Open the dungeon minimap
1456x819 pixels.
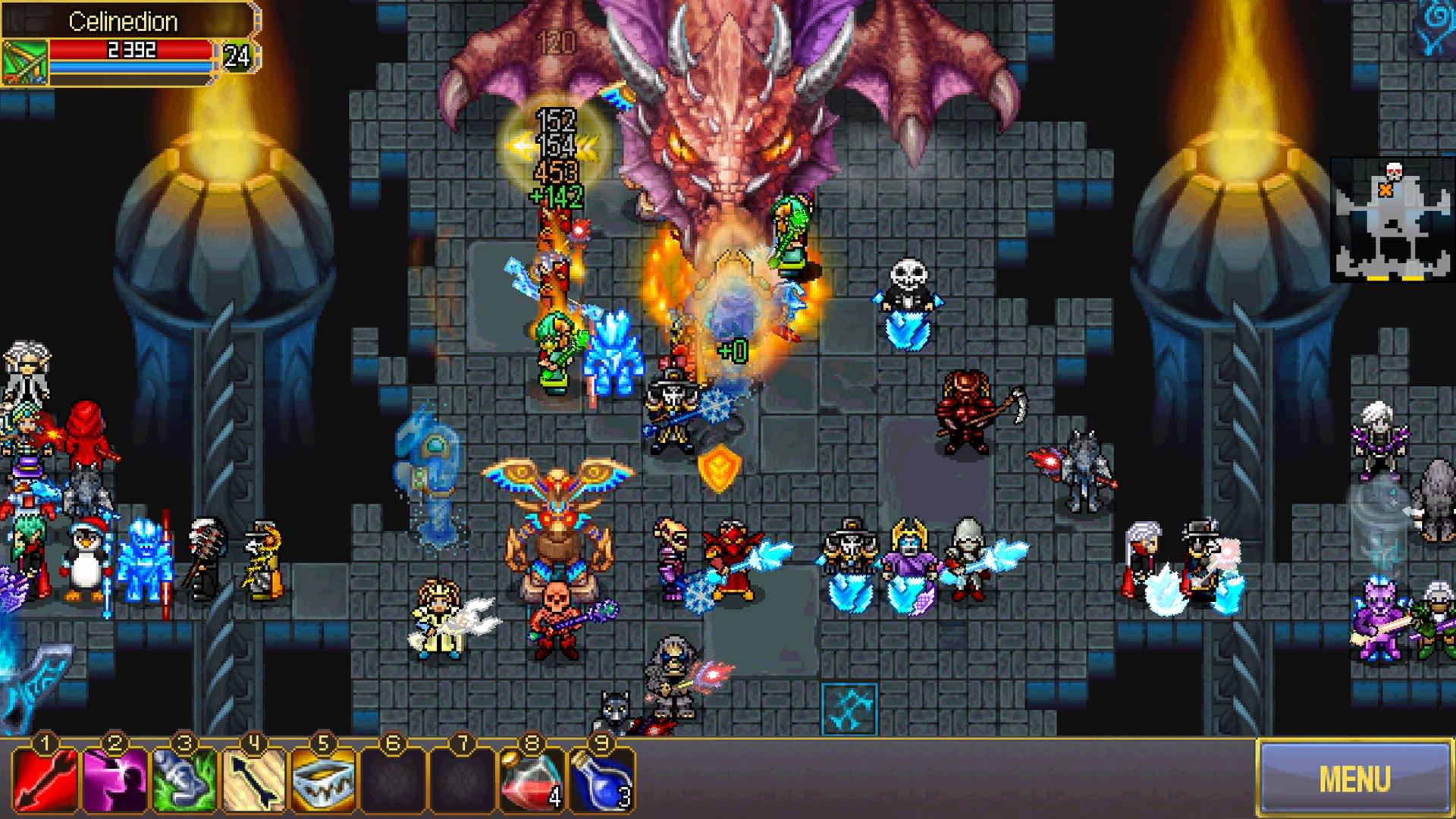click(x=1392, y=220)
